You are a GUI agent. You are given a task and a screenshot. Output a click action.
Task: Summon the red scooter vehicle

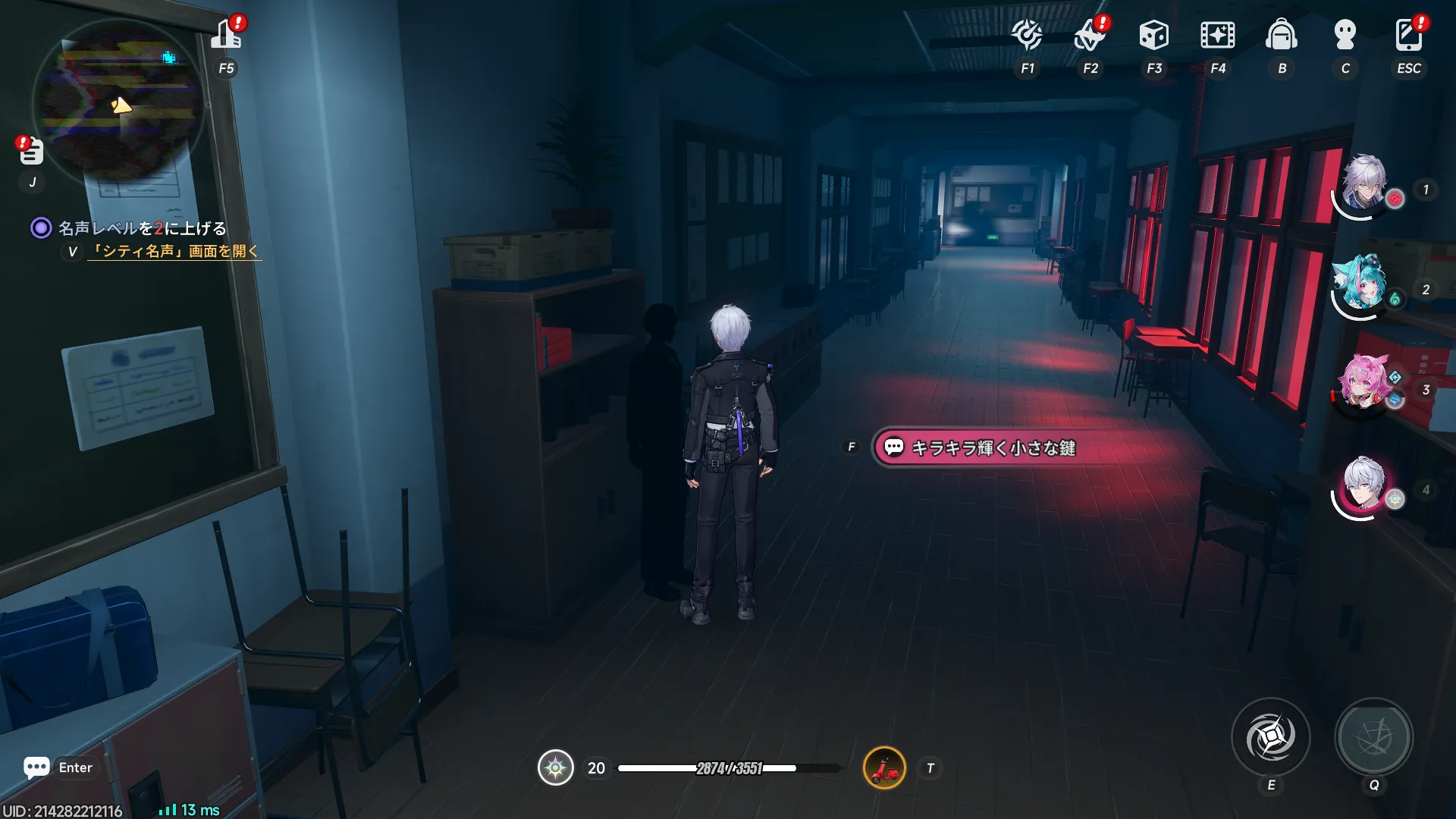click(x=884, y=768)
